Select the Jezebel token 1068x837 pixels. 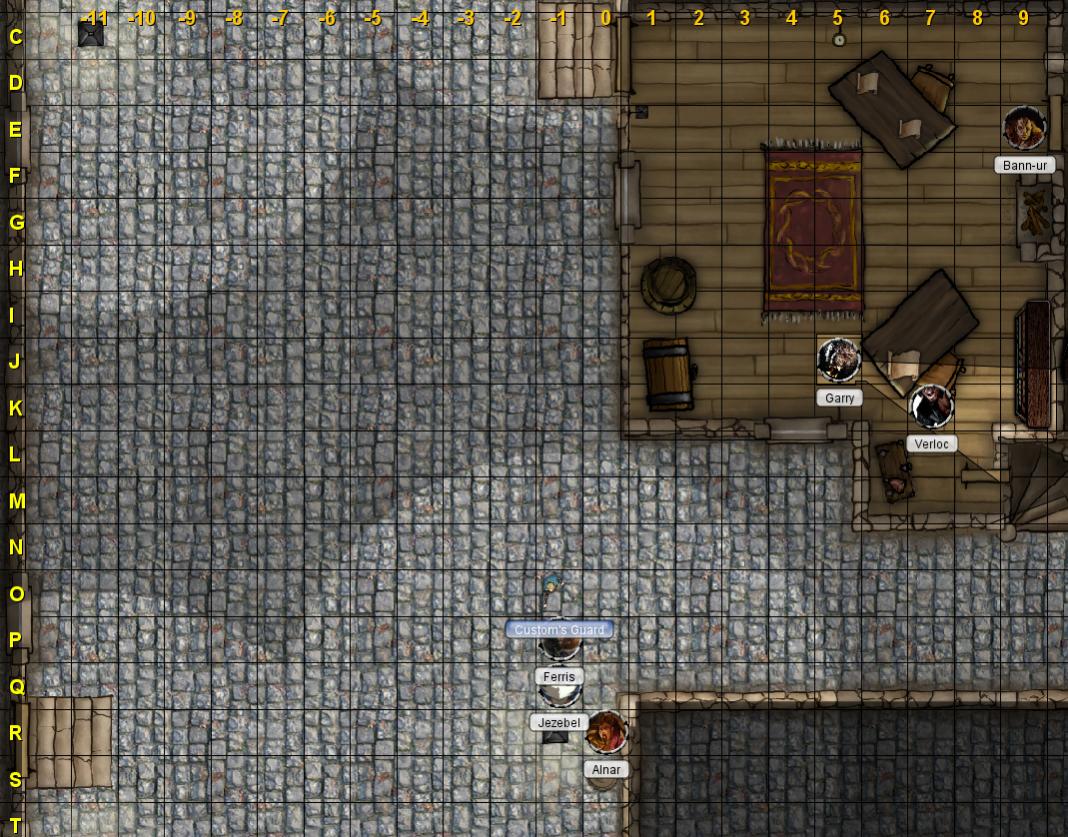click(559, 692)
